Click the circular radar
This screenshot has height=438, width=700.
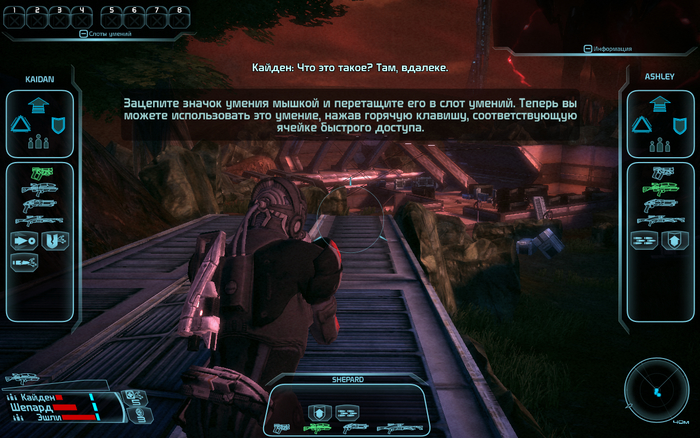click(x=655, y=388)
